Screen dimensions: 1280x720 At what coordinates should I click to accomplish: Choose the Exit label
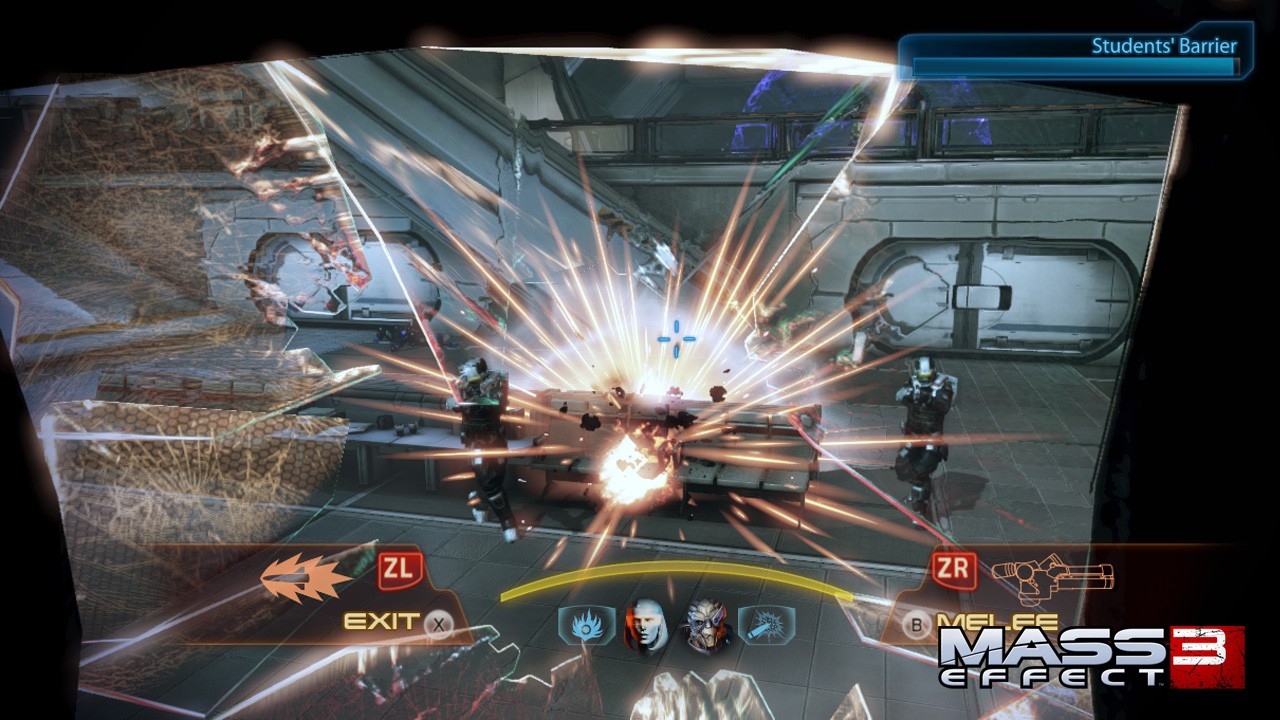382,622
